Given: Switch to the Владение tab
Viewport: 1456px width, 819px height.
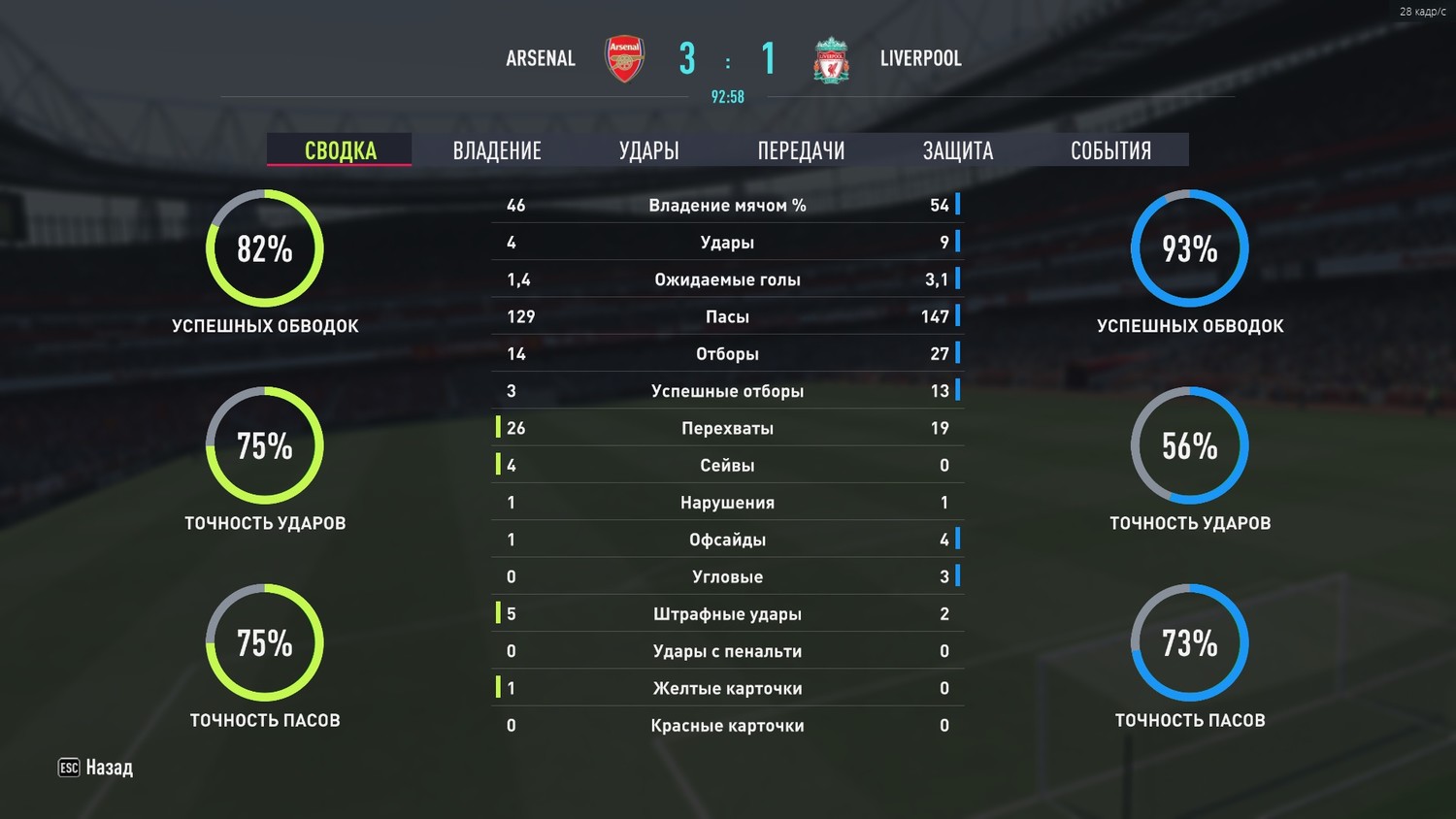Looking at the screenshot, I should 497,150.
